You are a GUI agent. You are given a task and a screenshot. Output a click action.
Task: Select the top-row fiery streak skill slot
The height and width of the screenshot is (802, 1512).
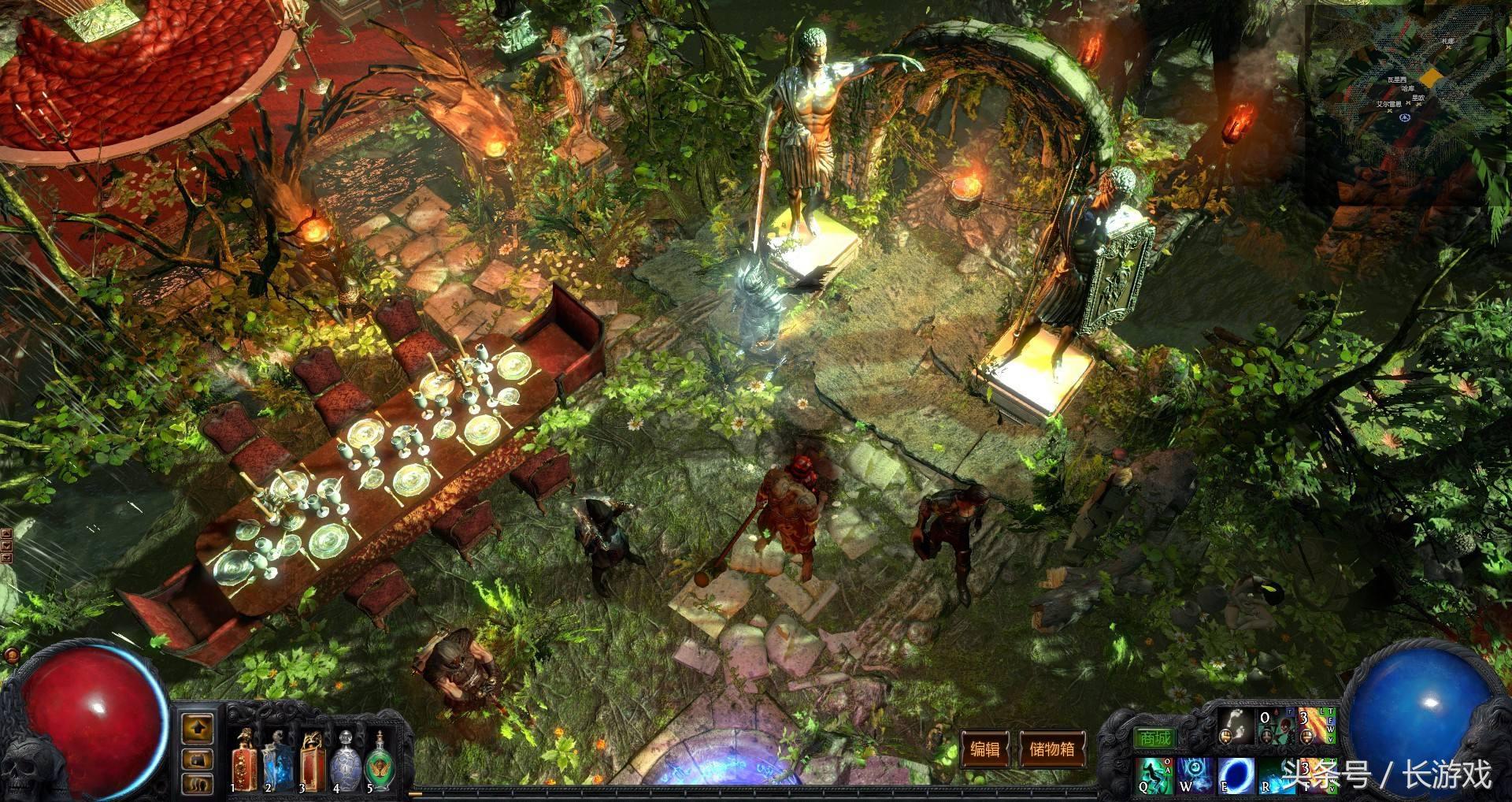[x=1317, y=727]
